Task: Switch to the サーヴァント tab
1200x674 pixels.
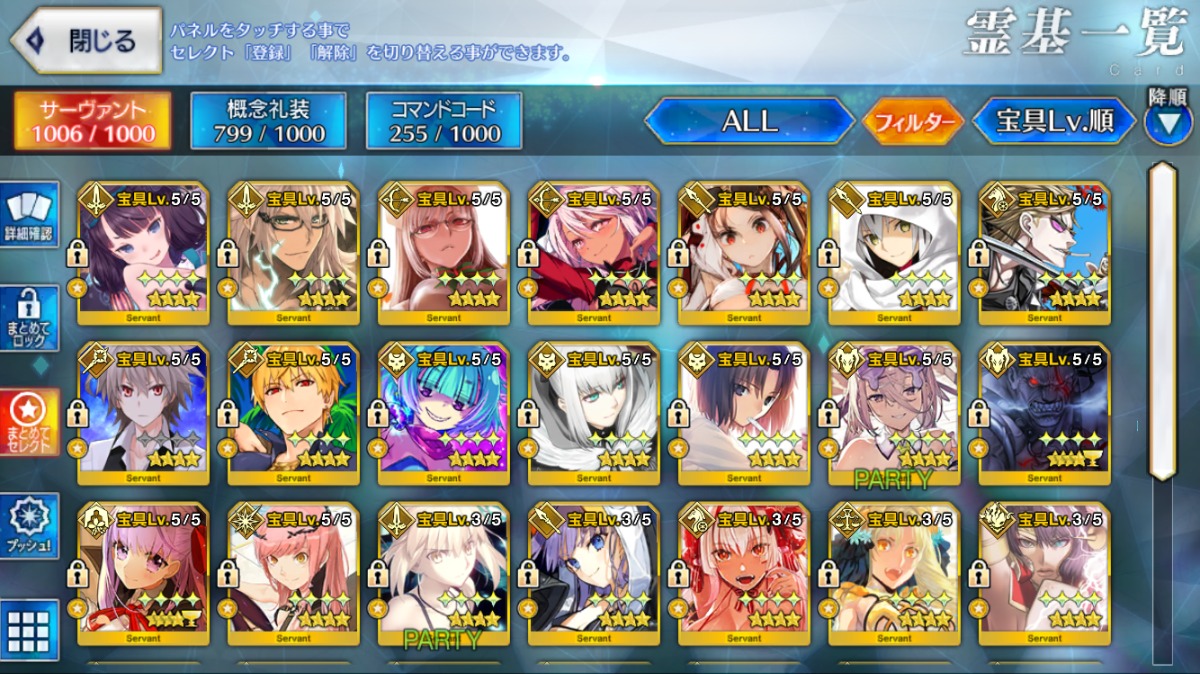Action: [x=92, y=122]
